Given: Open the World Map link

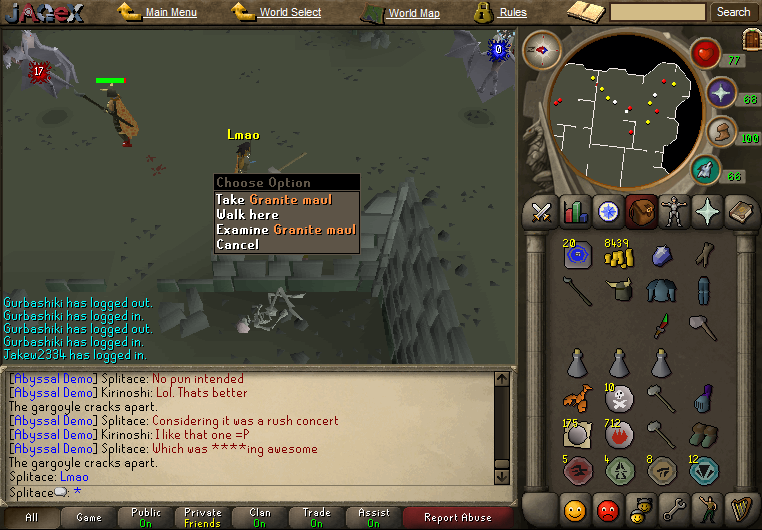Looking at the screenshot, I should [x=413, y=13].
